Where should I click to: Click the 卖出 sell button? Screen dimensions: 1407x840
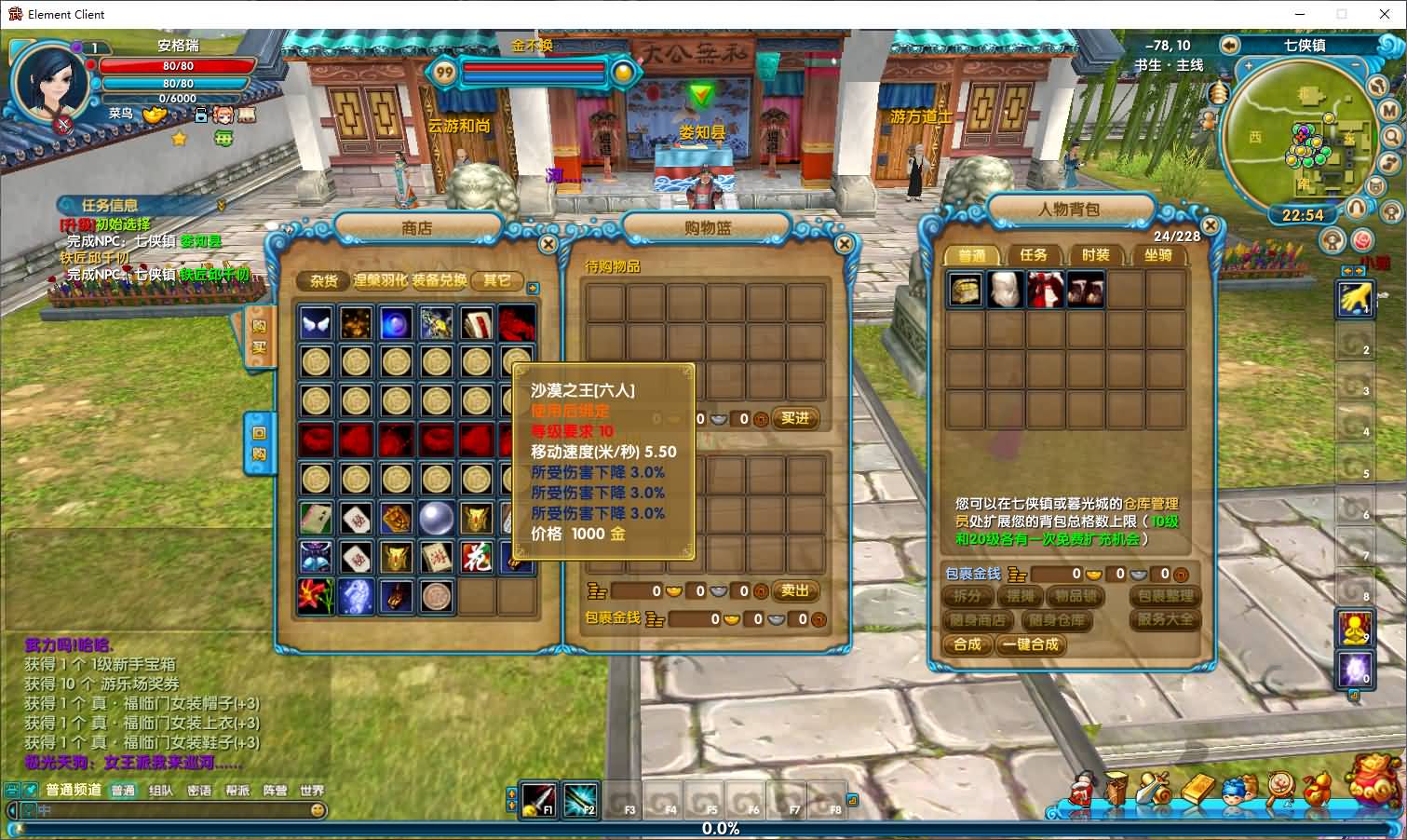click(794, 590)
